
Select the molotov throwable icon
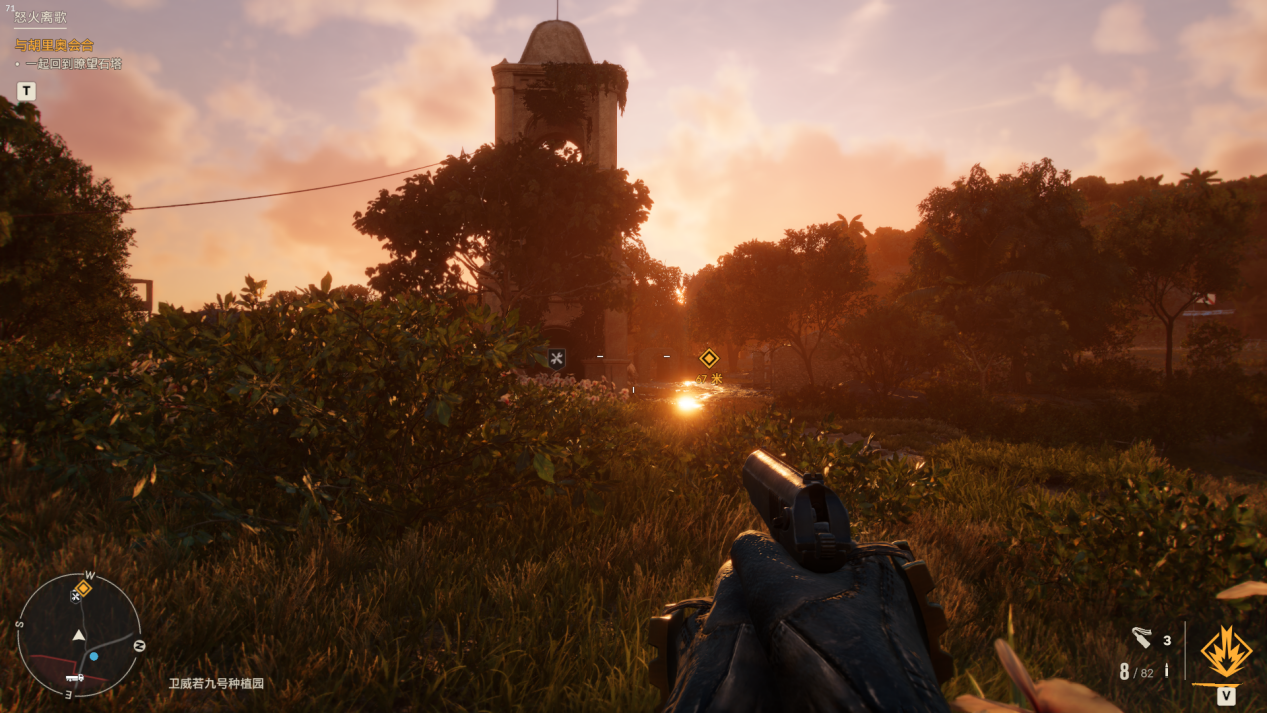1142,638
